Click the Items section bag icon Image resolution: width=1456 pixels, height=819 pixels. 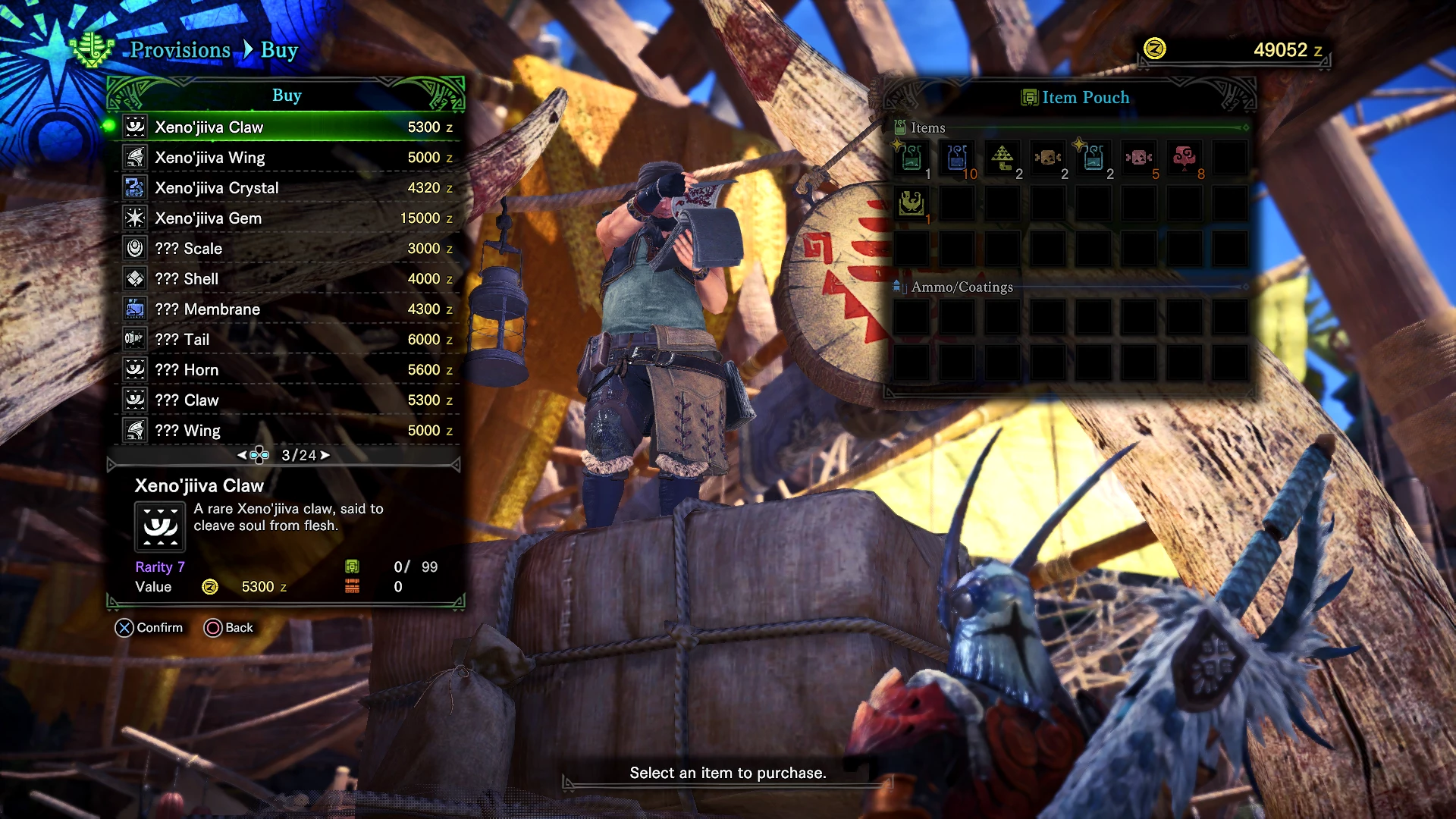[899, 127]
